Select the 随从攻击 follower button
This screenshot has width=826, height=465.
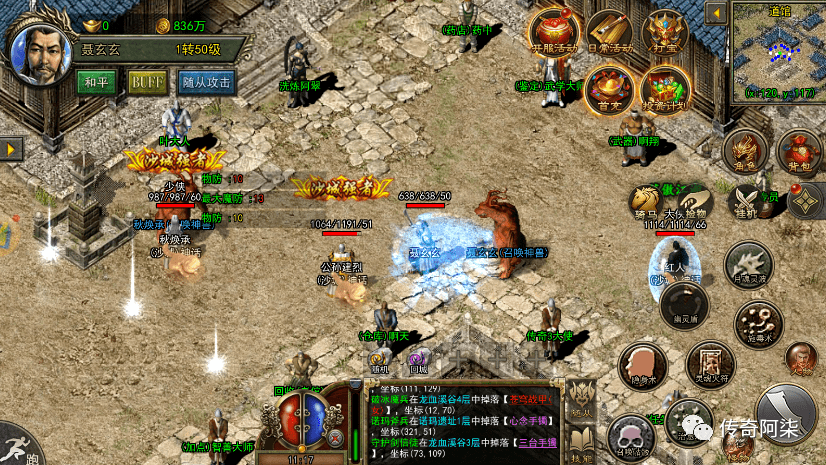[x=206, y=82]
